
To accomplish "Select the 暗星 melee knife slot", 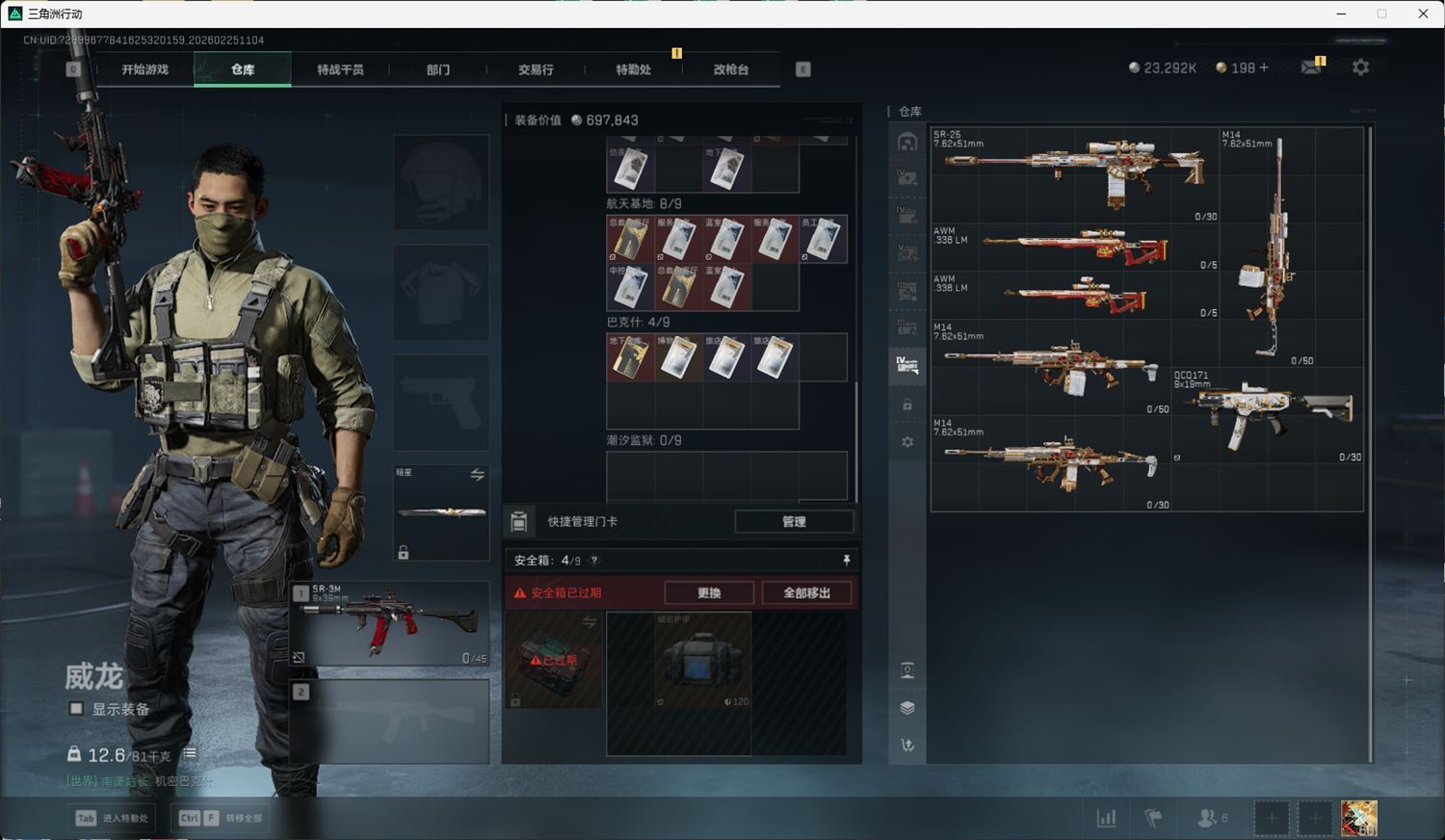I will pyautogui.click(x=441, y=512).
